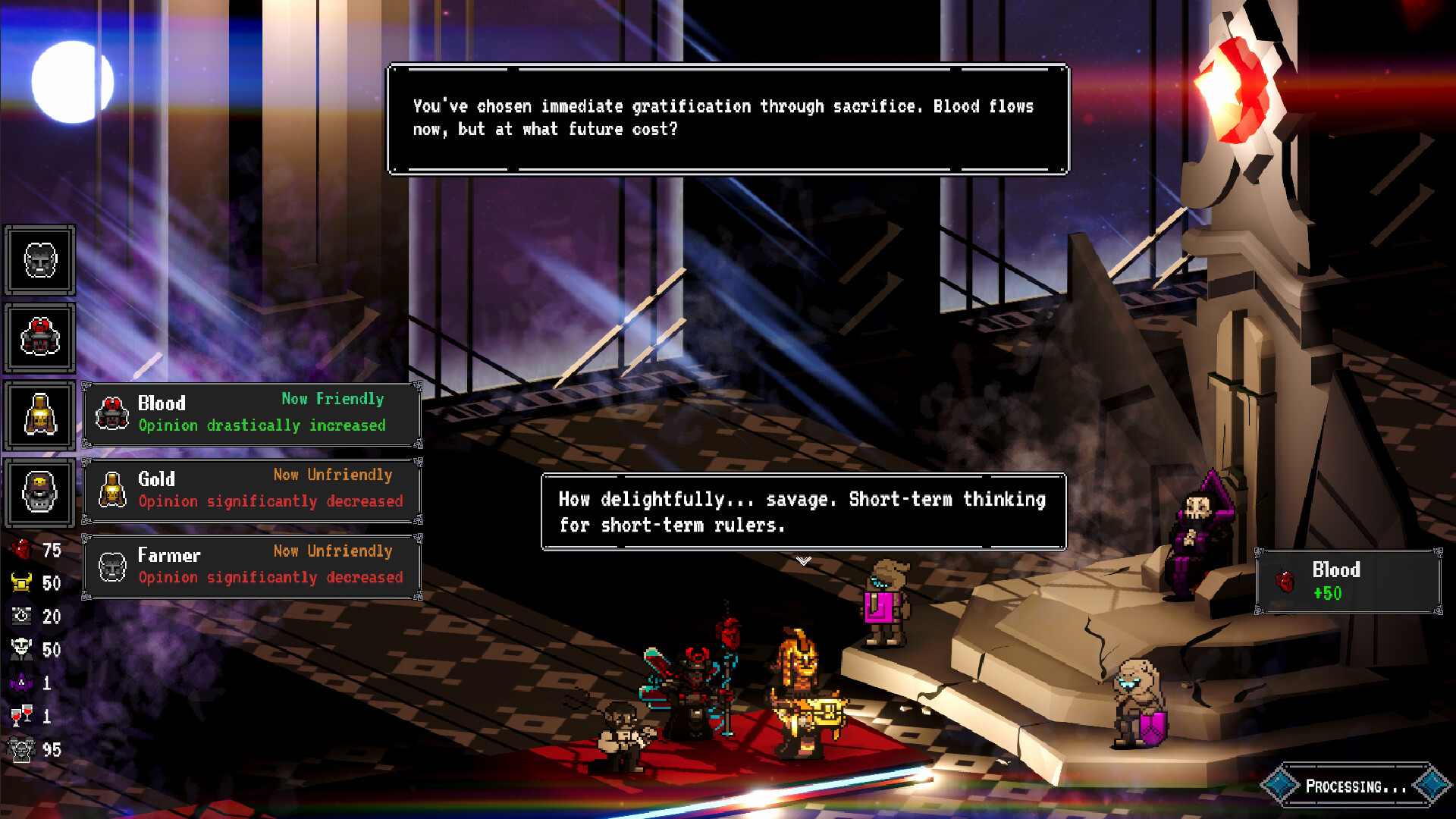The width and height of the screenshot is (1456, 819).
Task: Click the down arrow beneath the dialogue box
Action: click(x=802, y=560)
